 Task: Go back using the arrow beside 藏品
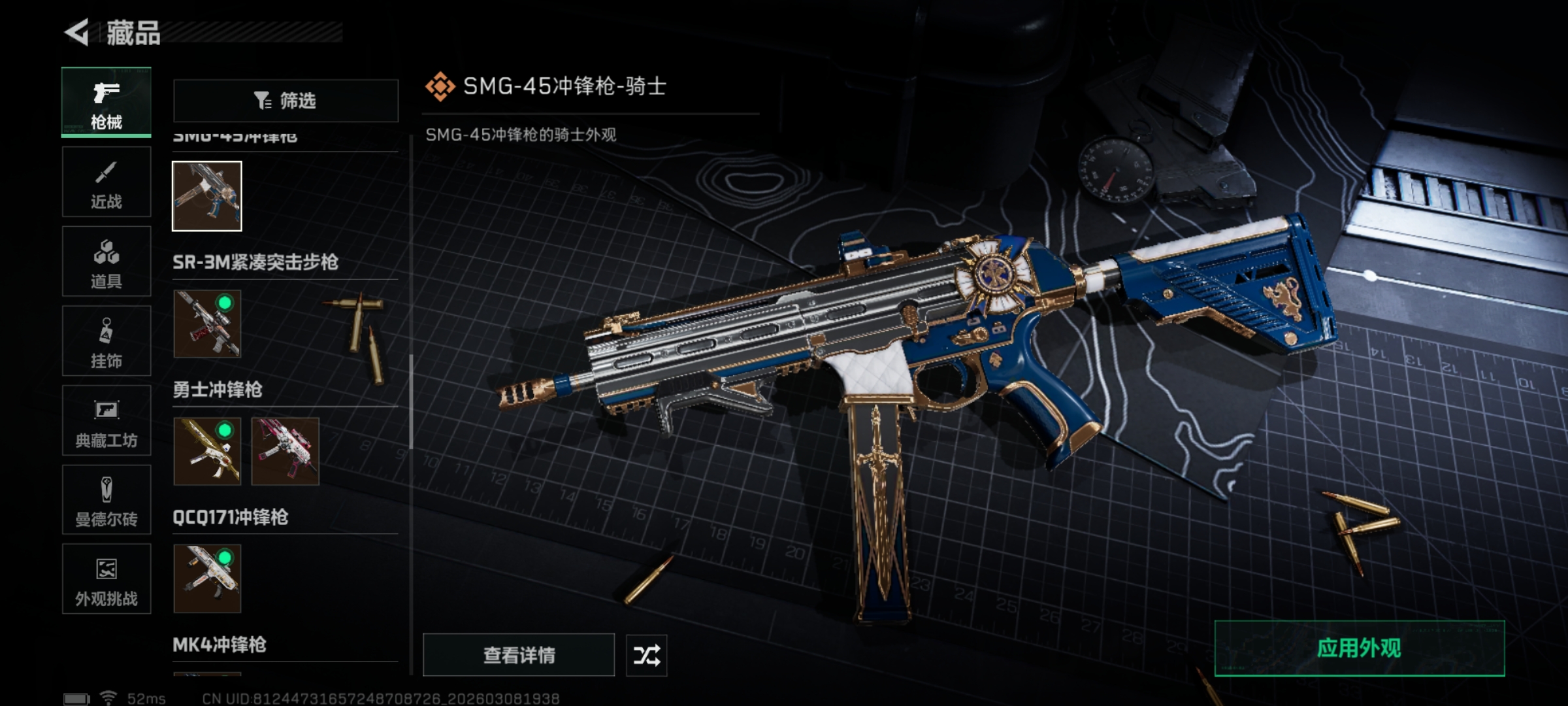pyautogui.click(x=77, y=33)
